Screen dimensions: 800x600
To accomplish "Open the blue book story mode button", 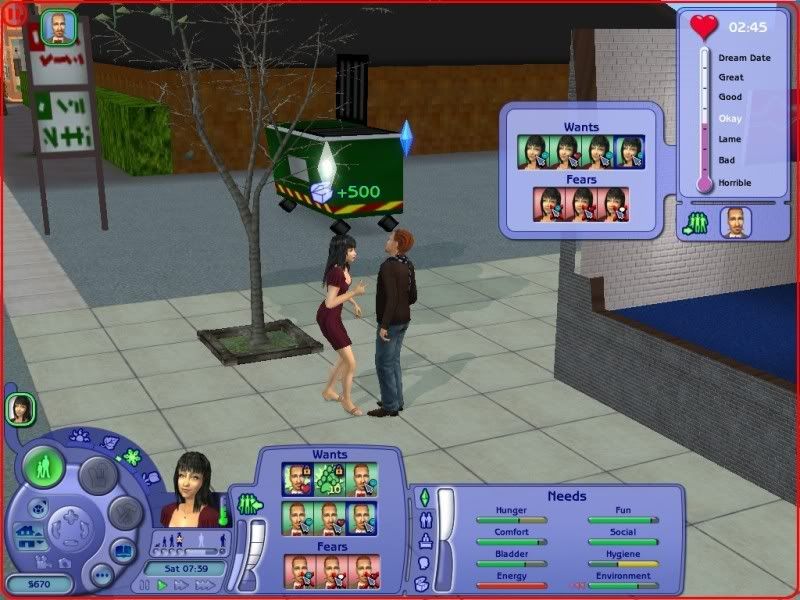I will (x=120, y=552).
